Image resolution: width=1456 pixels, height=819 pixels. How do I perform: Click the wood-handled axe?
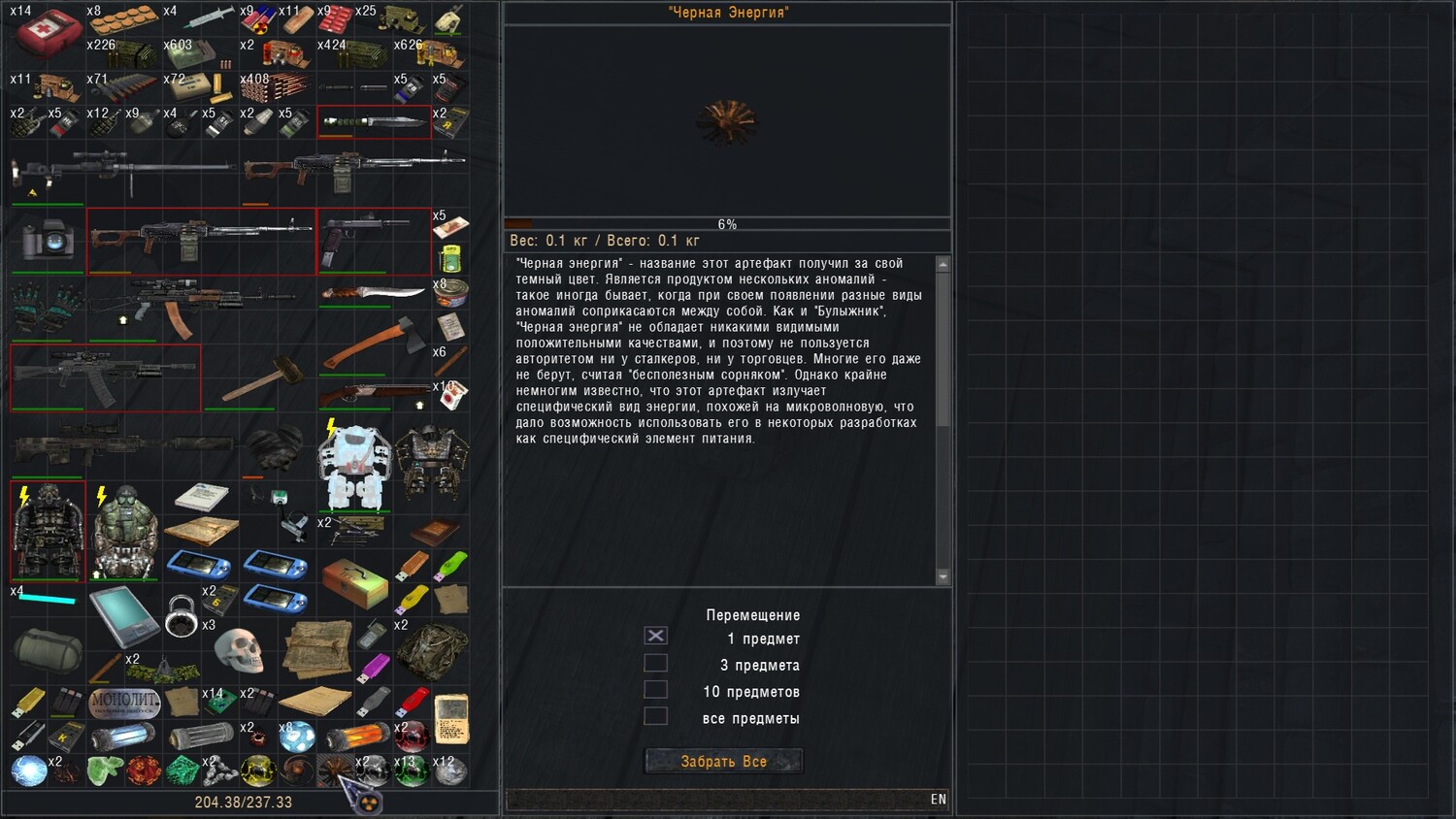(x=374, y=344)
